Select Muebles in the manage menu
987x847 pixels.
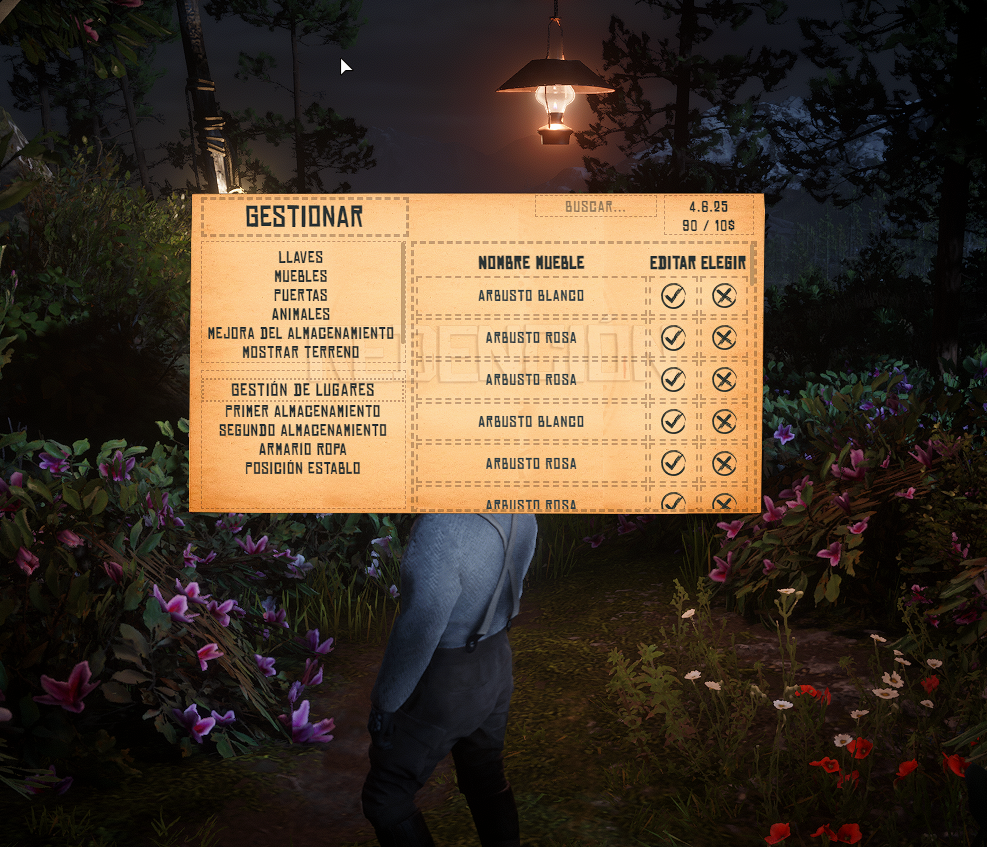300,276
